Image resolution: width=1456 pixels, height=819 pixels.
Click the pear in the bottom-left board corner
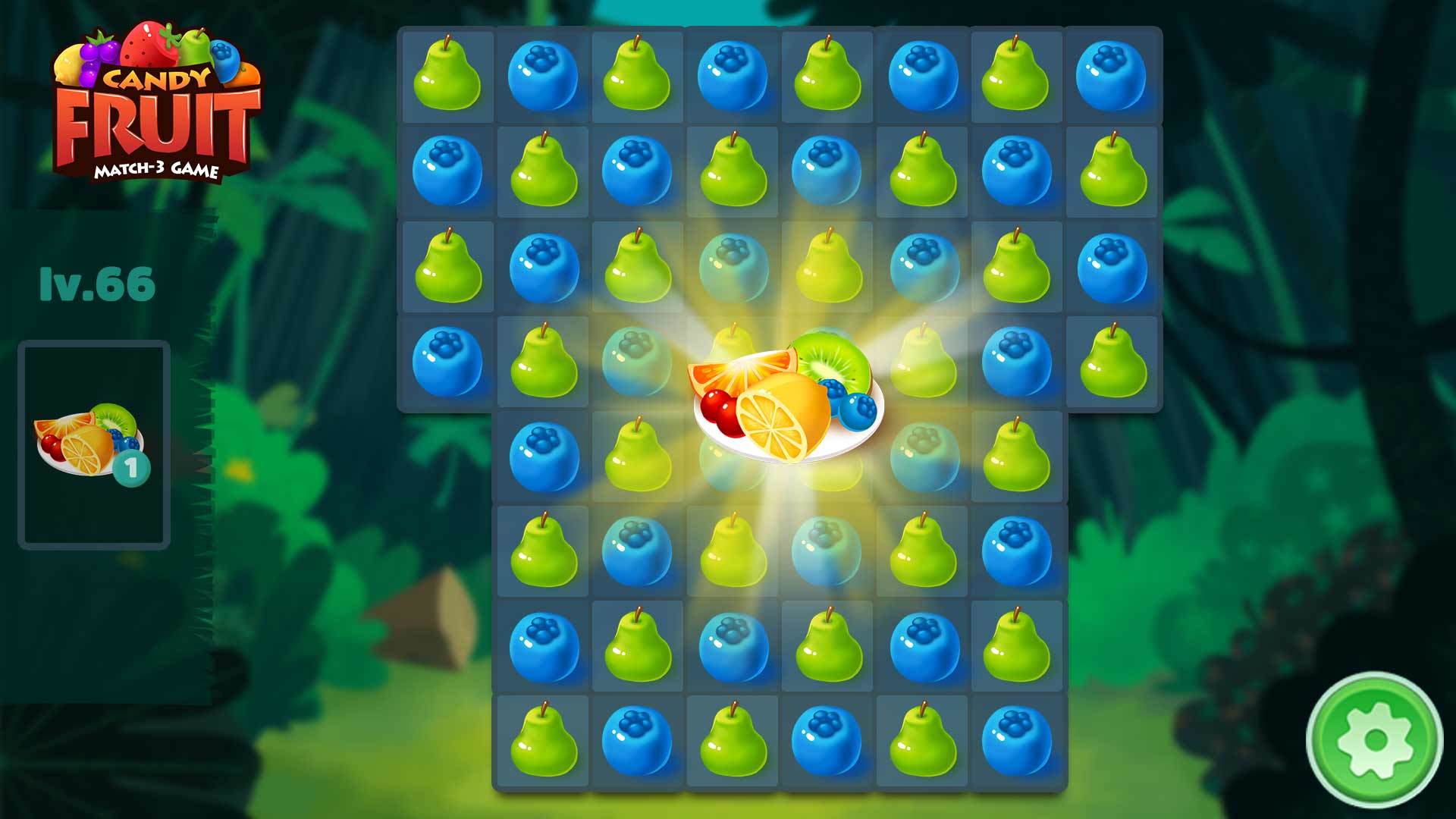[x=543, y=739]
